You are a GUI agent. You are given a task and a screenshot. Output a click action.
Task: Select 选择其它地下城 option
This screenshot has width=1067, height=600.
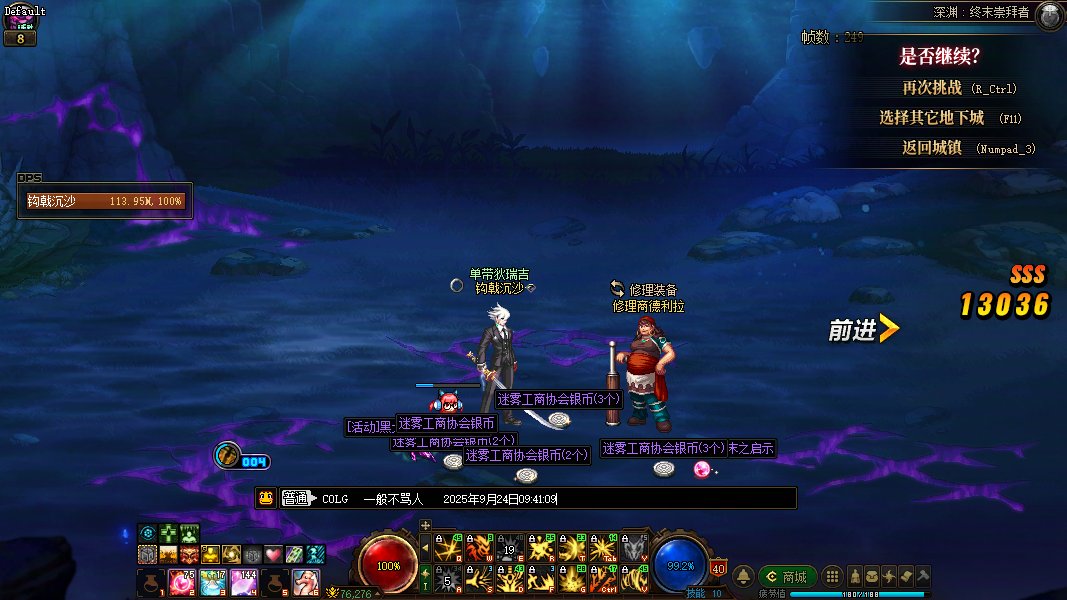coord(931,118)
